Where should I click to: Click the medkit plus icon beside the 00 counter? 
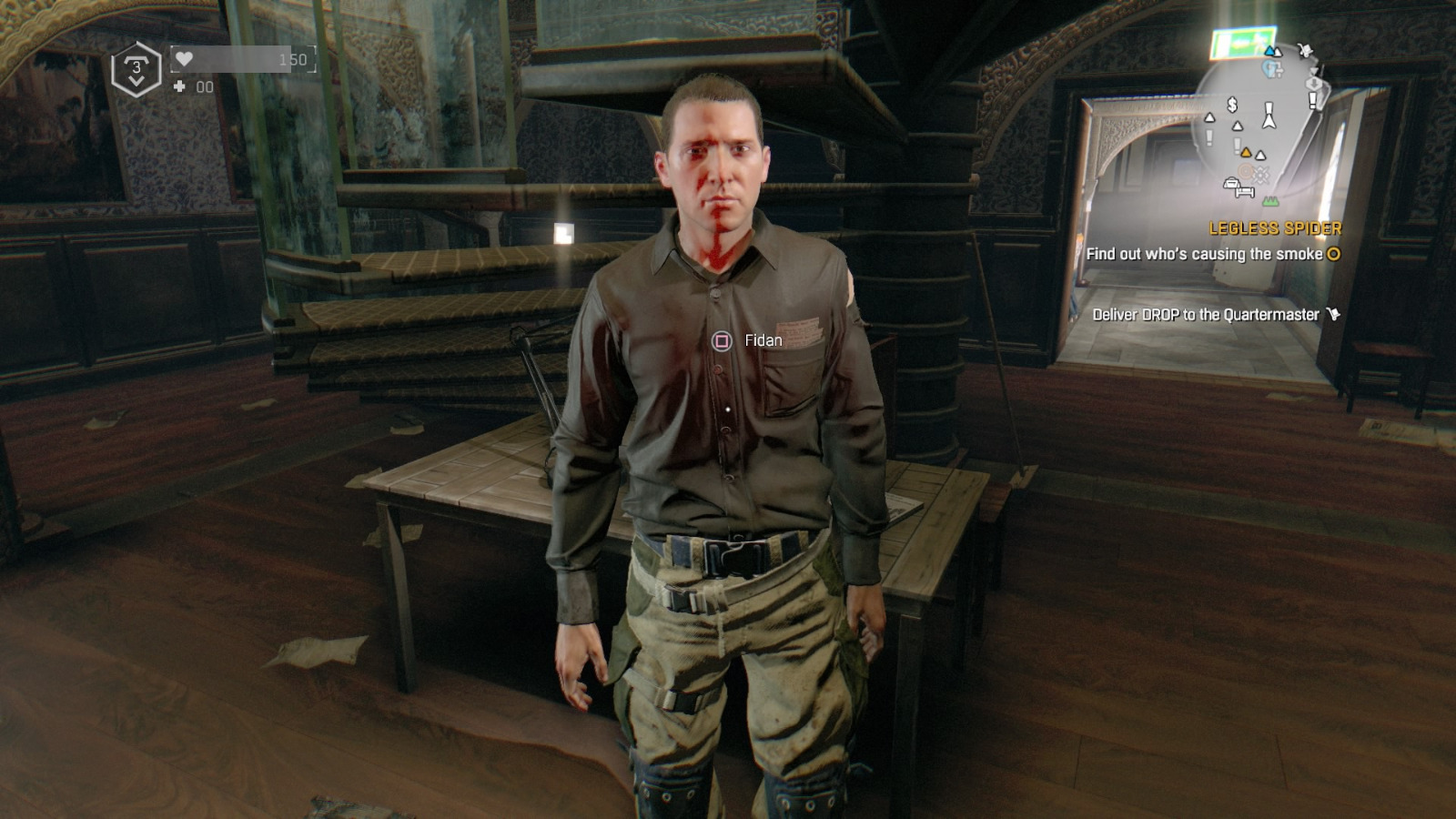click(179, 86)
